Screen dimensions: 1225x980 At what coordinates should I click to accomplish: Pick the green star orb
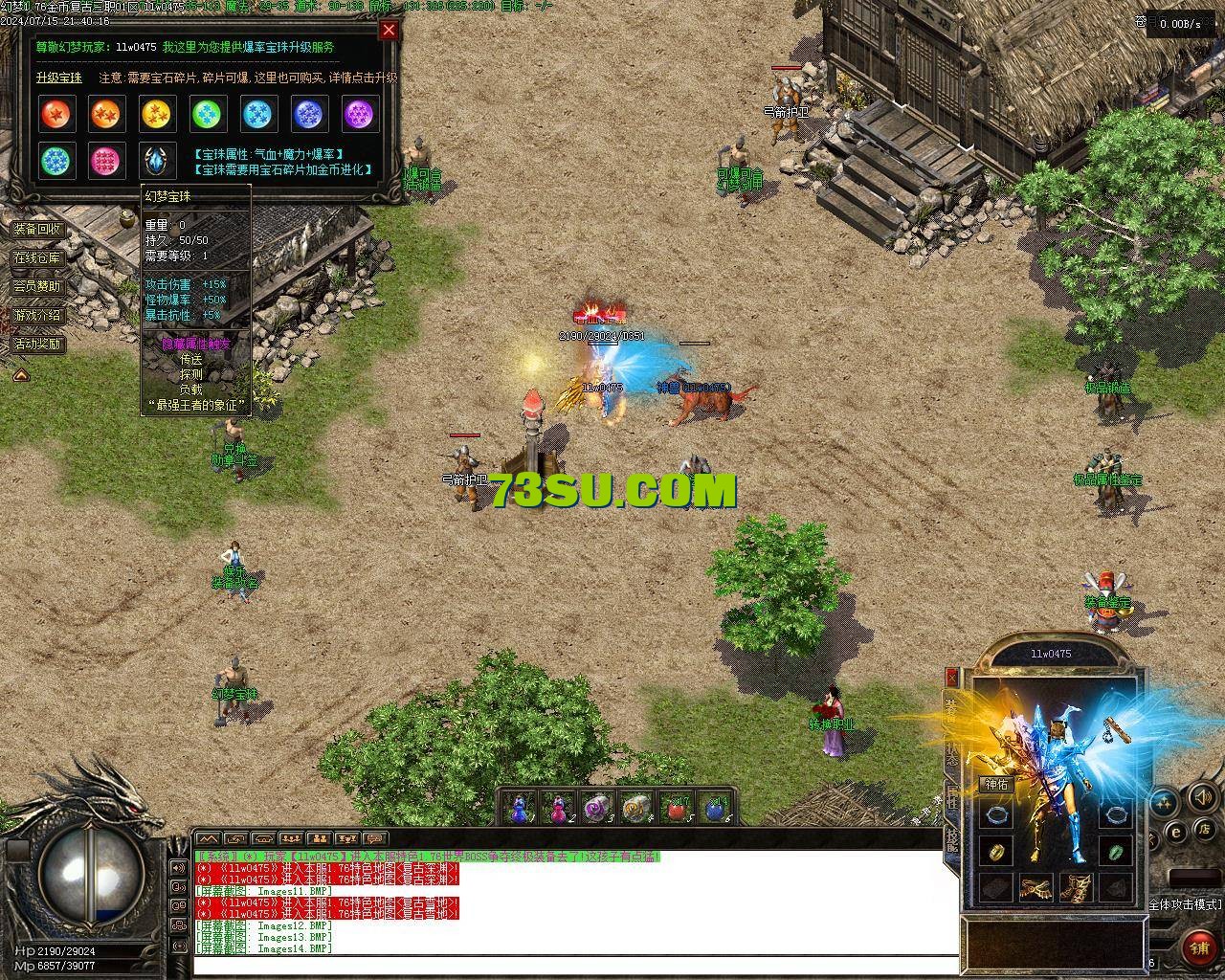[x=207, y=115]
